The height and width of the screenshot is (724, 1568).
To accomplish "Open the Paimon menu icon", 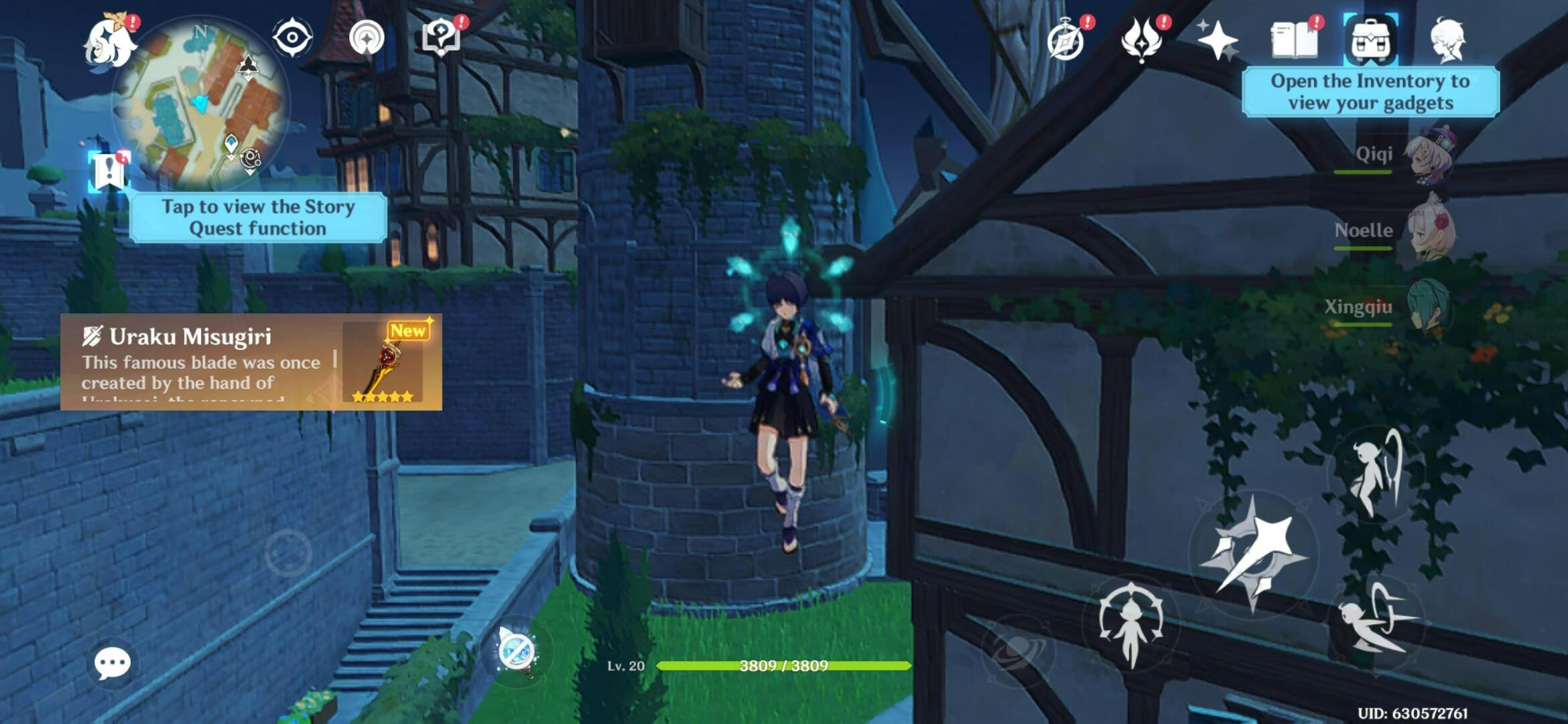I will [x=110, y=42].
